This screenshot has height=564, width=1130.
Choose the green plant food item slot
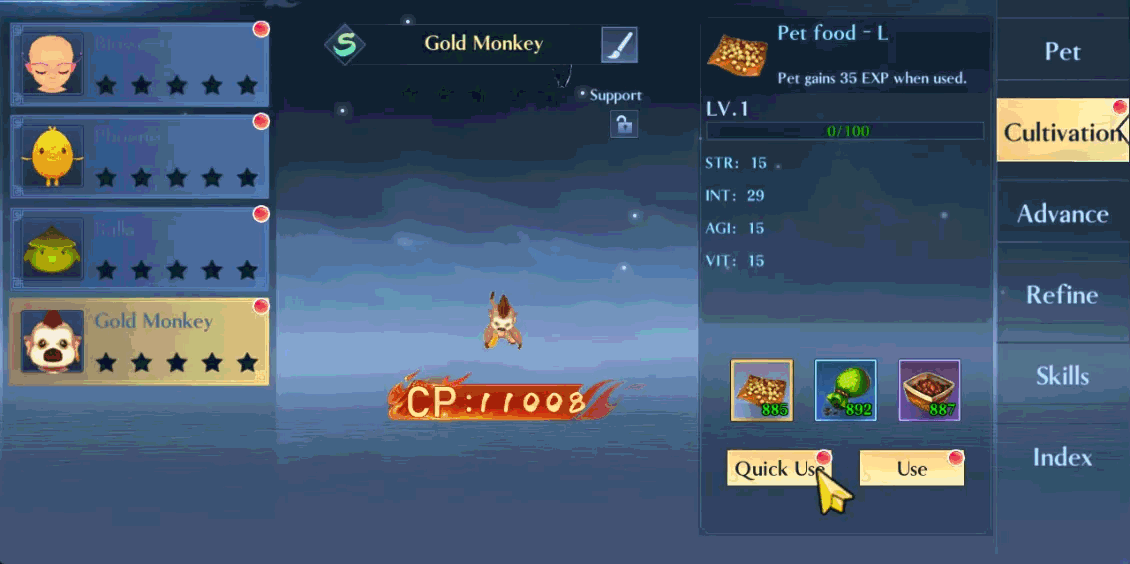pyautogui.click(x=846, y=390)
